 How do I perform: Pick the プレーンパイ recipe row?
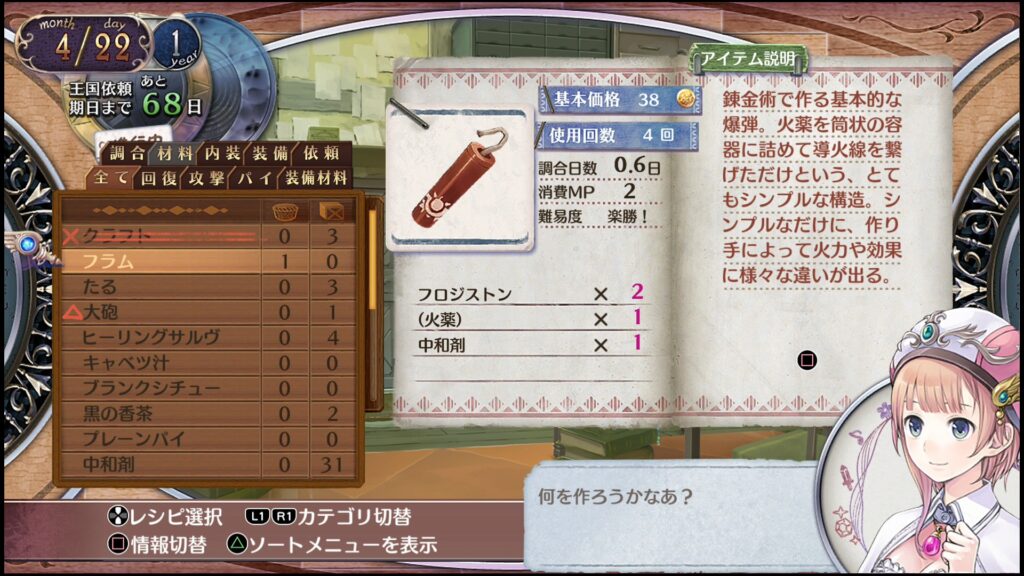pyautogui.click(x=160, y=439)
